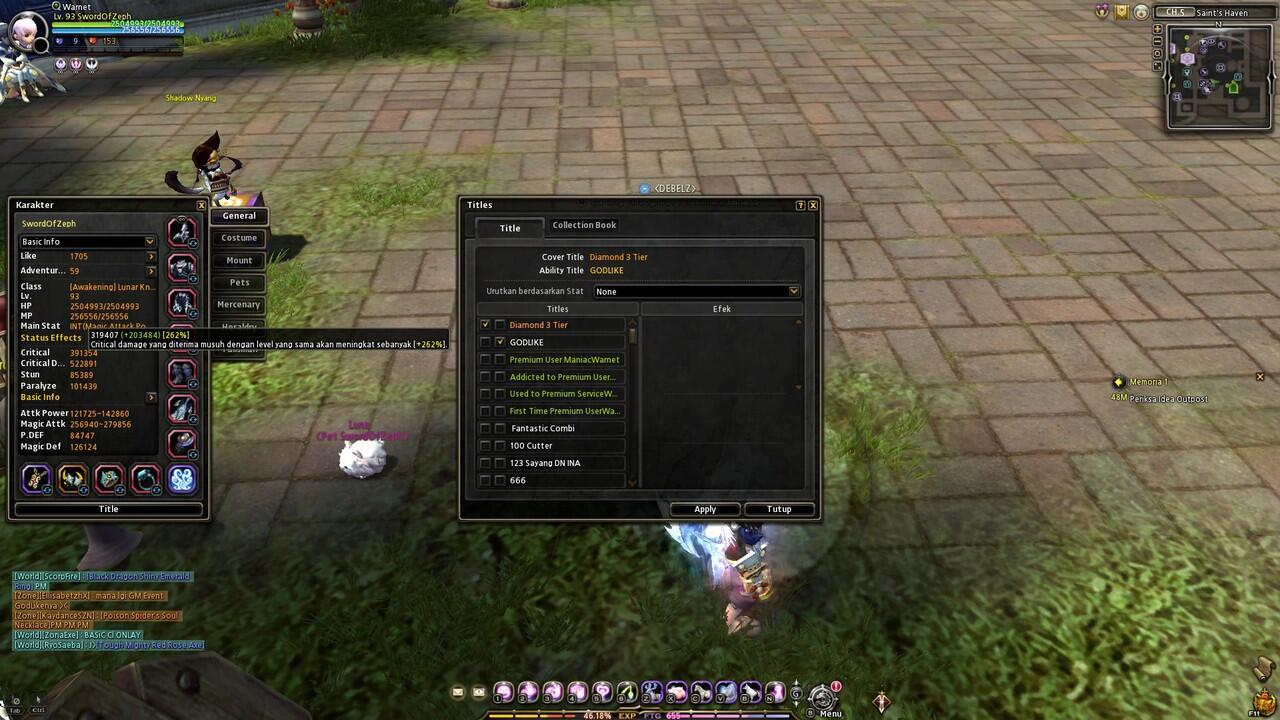
Task: Close the Titles window
Action: (813, 205)
